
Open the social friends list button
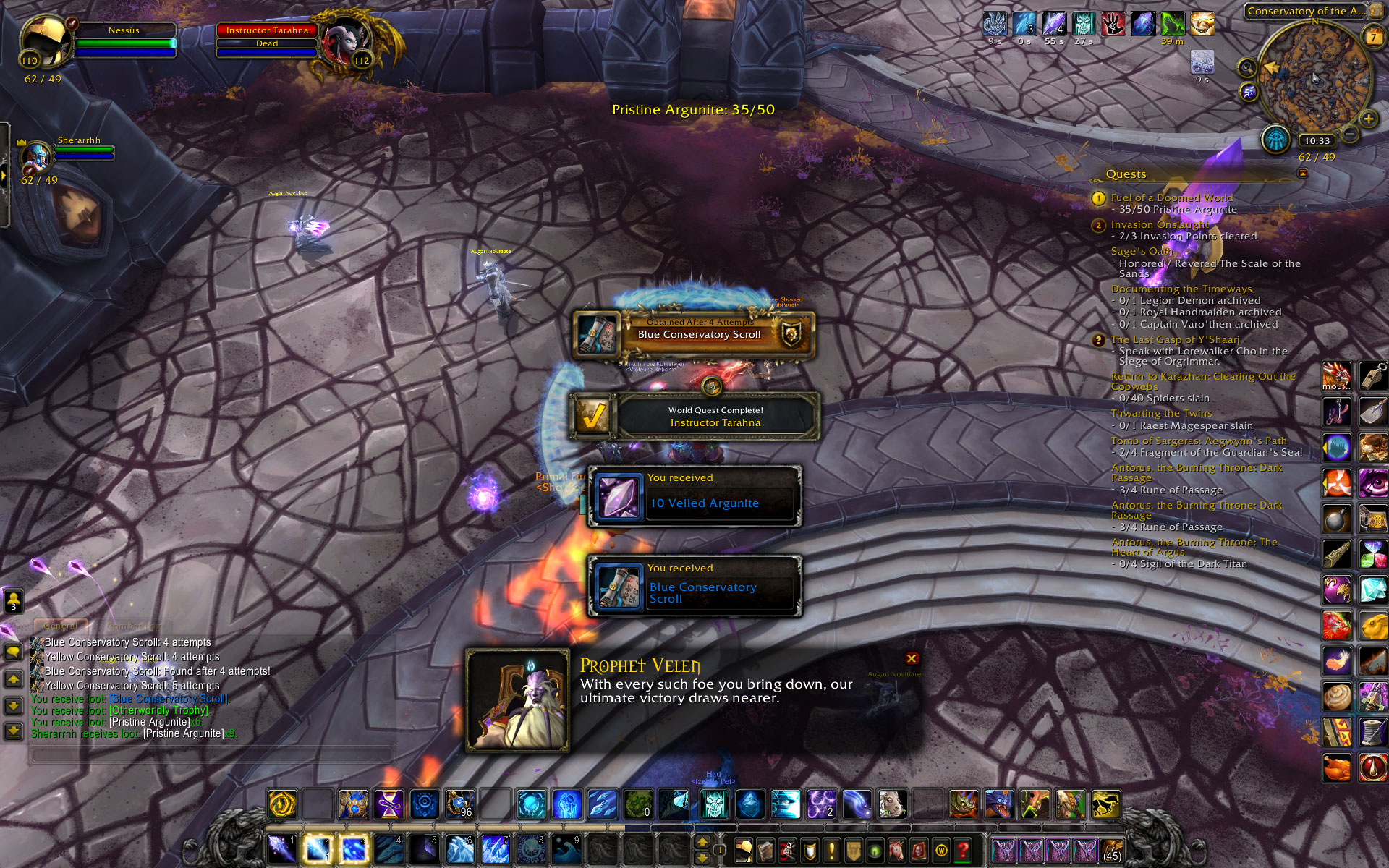click(x=13, y=600)
